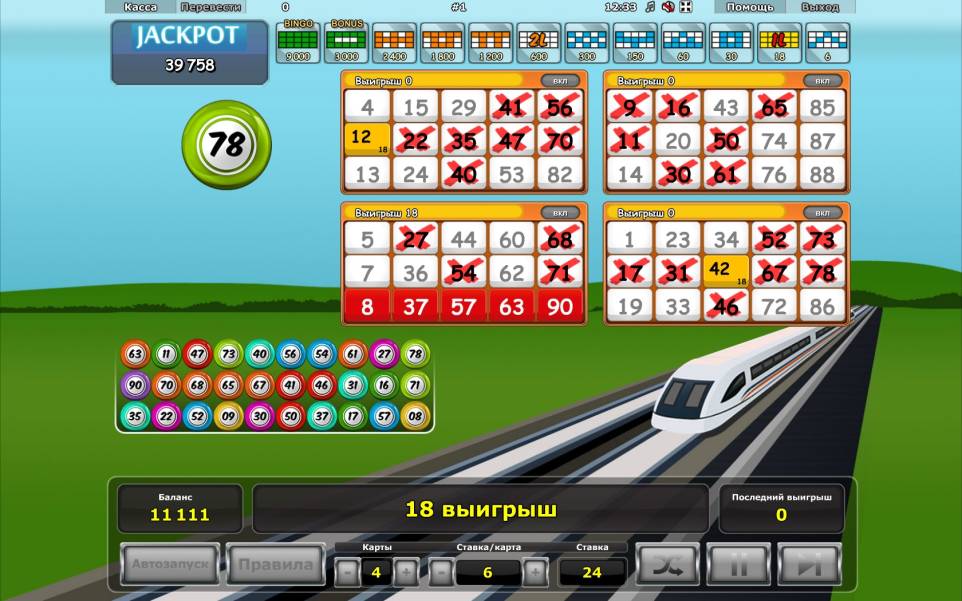Increase the number of cards (Карты)
Viewport: 962px width, 601px height.
coord(406,572)
